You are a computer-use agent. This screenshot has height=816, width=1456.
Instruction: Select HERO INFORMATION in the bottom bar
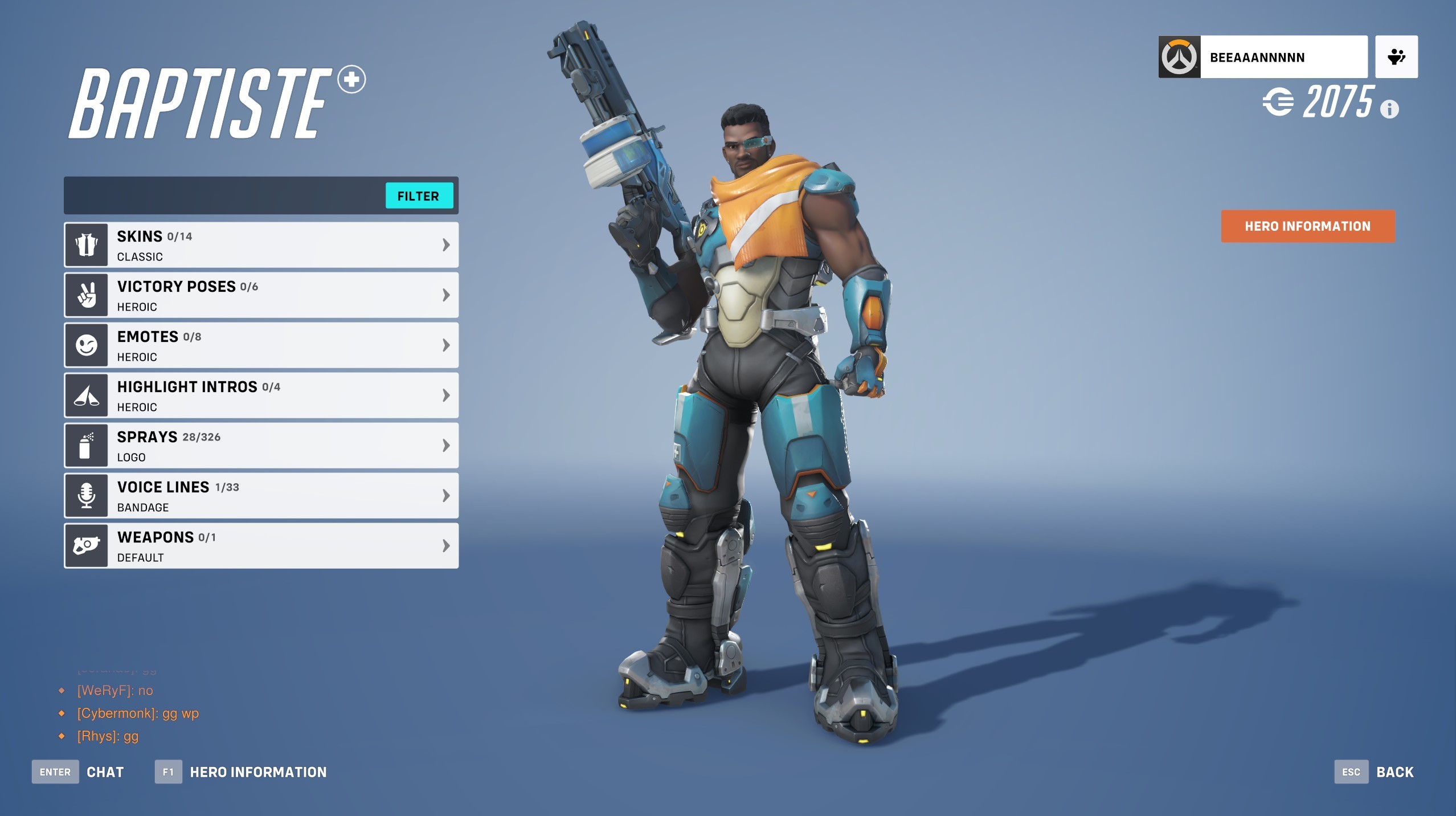[x=257, y=772]
